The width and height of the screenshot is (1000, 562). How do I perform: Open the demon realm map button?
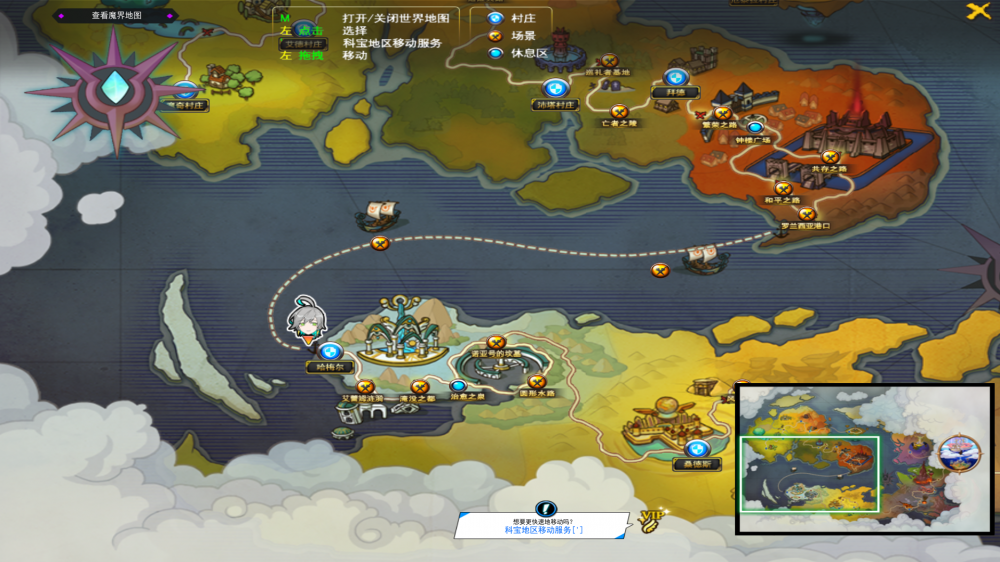[x=116, y=16]
